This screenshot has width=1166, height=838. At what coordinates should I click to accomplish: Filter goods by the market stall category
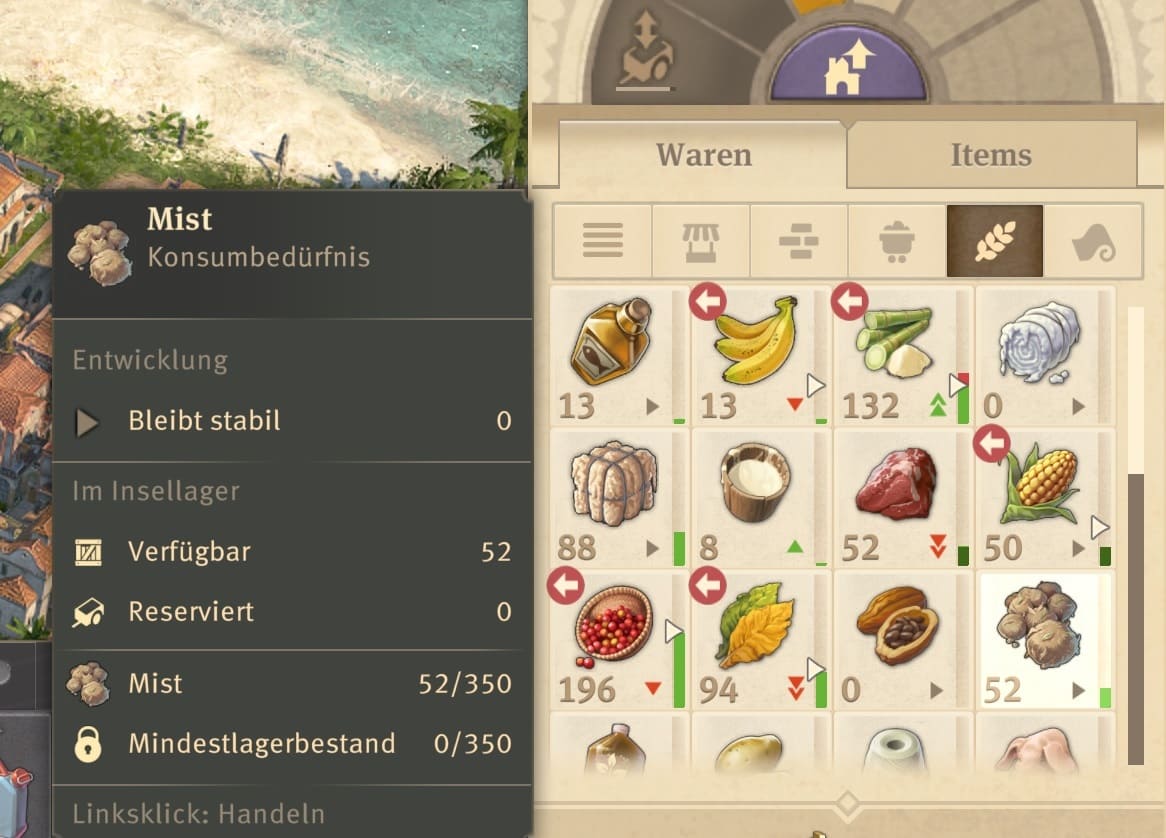click(x=700, y=241)
